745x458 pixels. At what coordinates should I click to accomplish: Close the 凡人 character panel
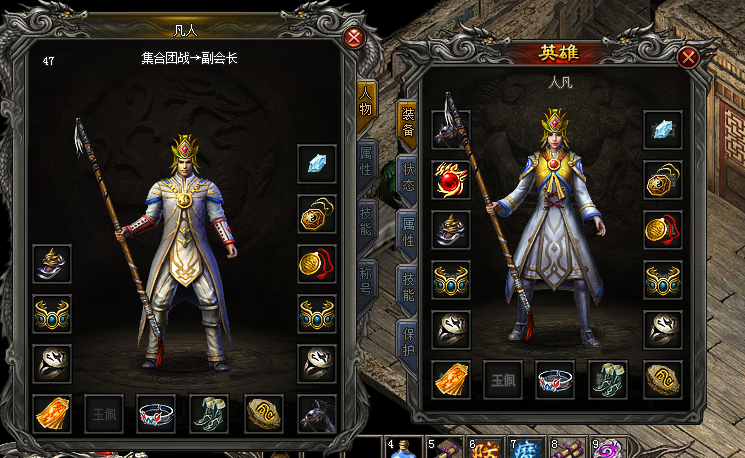click(354, 38)
